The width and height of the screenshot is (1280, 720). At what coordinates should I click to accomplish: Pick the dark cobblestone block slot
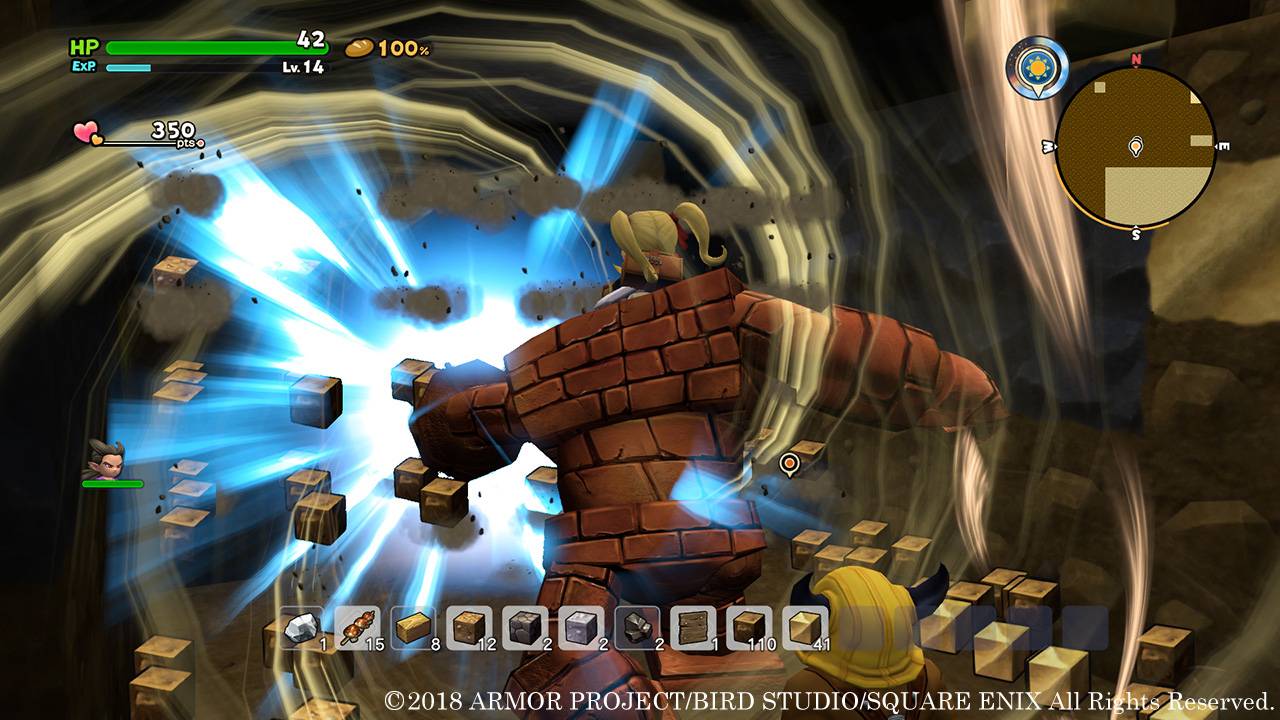[526, 628]
